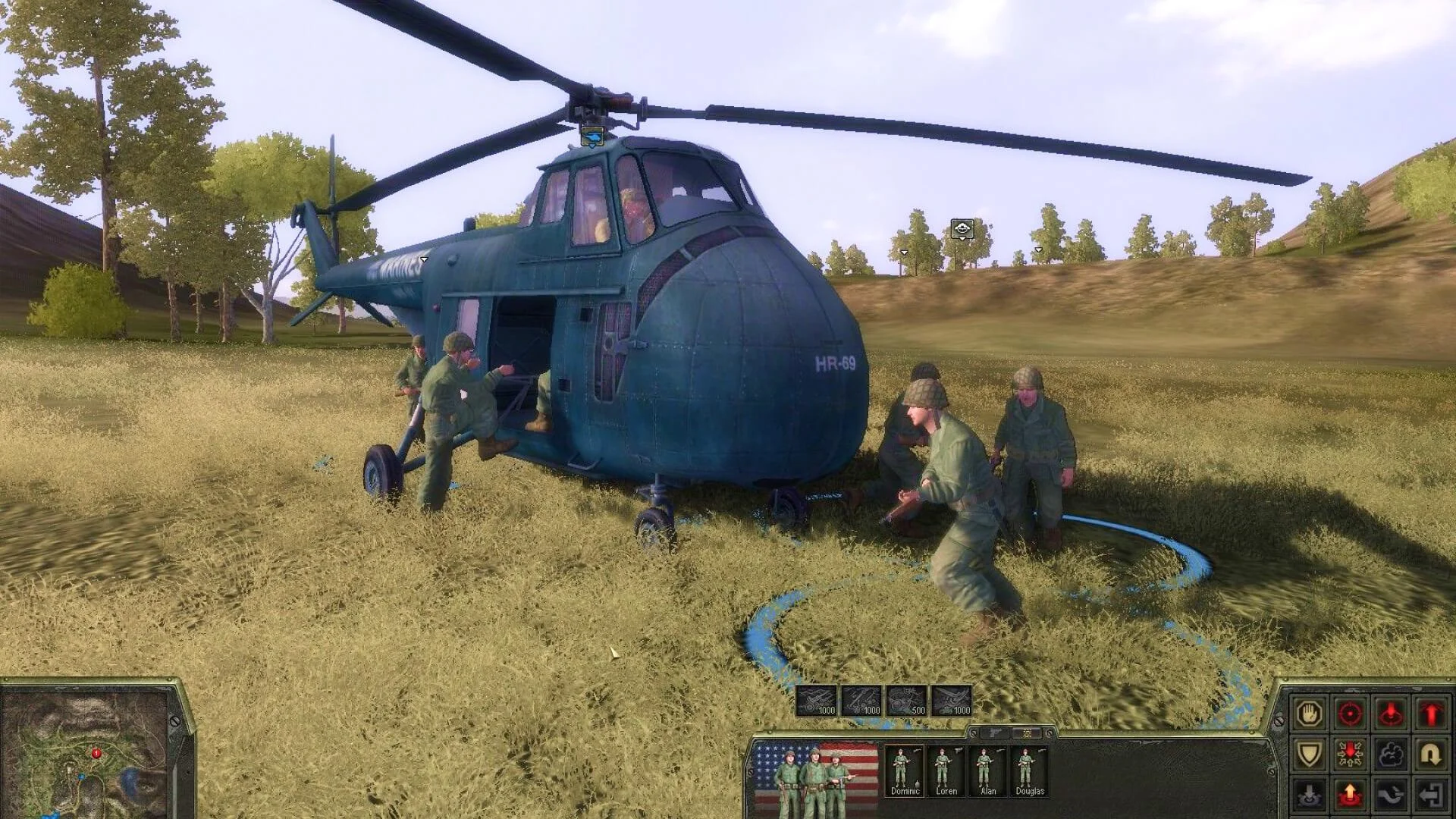Screen dimensions: 1456x819
Task: Toggle the latch on the squad panel's right edge
Action: tap(1050, 734)
